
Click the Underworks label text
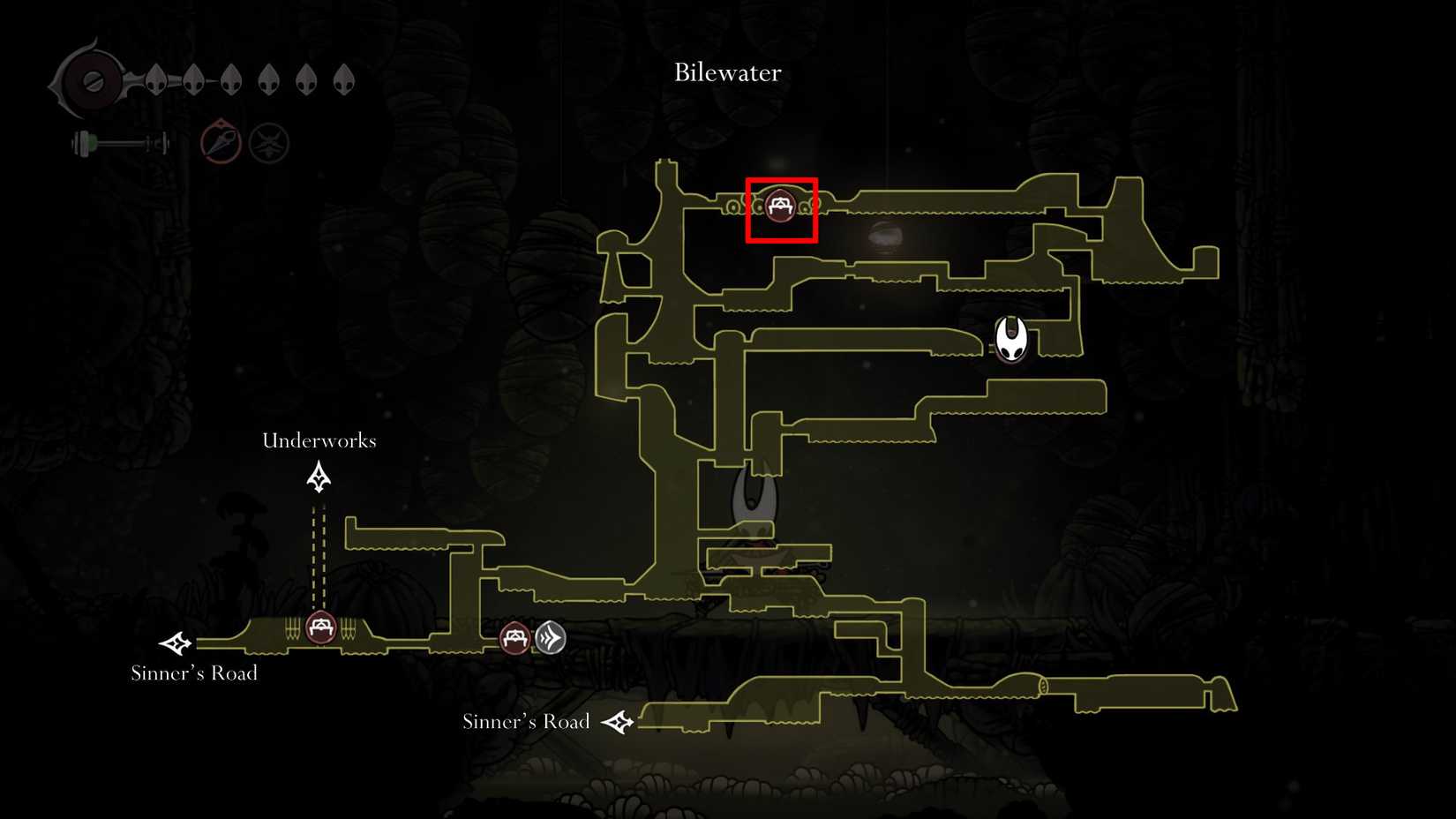pyautogui.click(x=319, y=440)
